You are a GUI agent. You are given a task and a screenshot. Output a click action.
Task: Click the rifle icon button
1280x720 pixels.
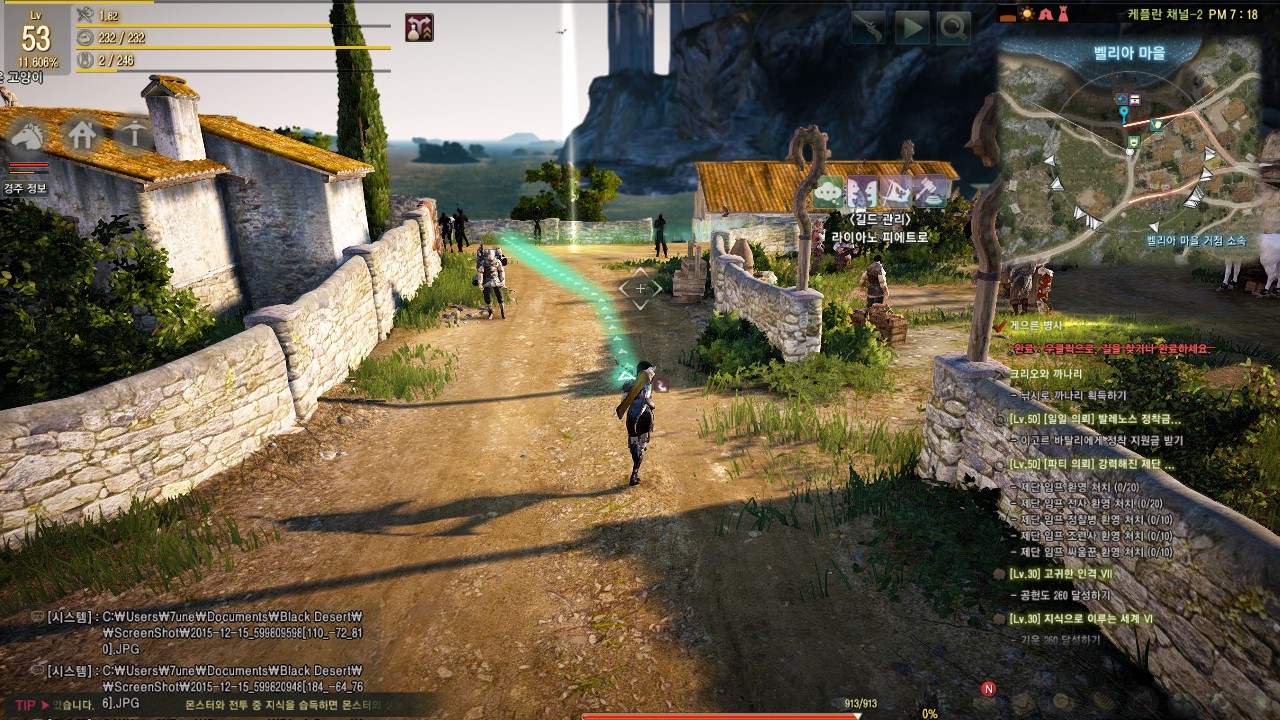click(868, 28)
